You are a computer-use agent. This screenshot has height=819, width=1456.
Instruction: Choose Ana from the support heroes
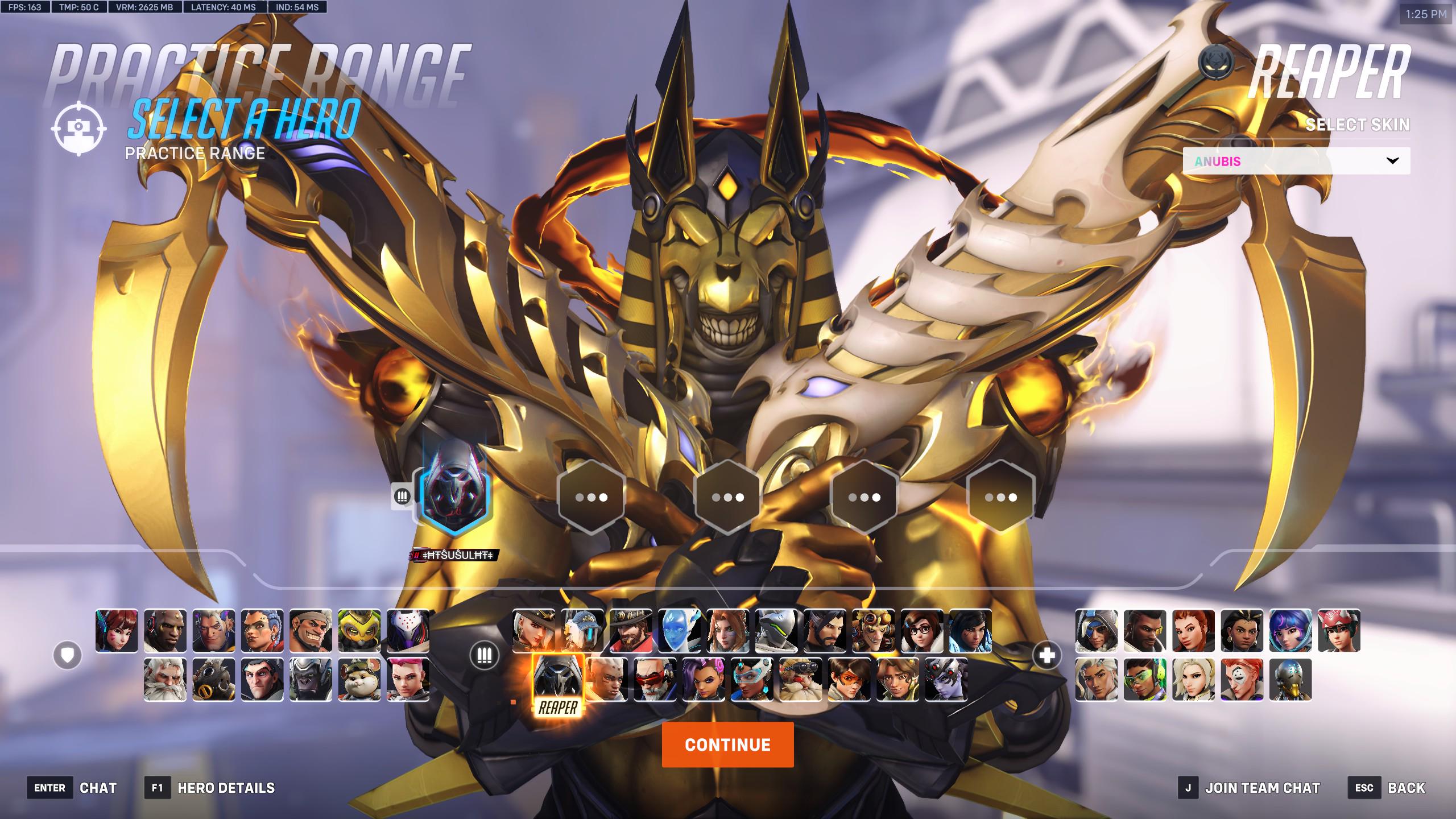pyautogui.click(x=1096, y=630)
